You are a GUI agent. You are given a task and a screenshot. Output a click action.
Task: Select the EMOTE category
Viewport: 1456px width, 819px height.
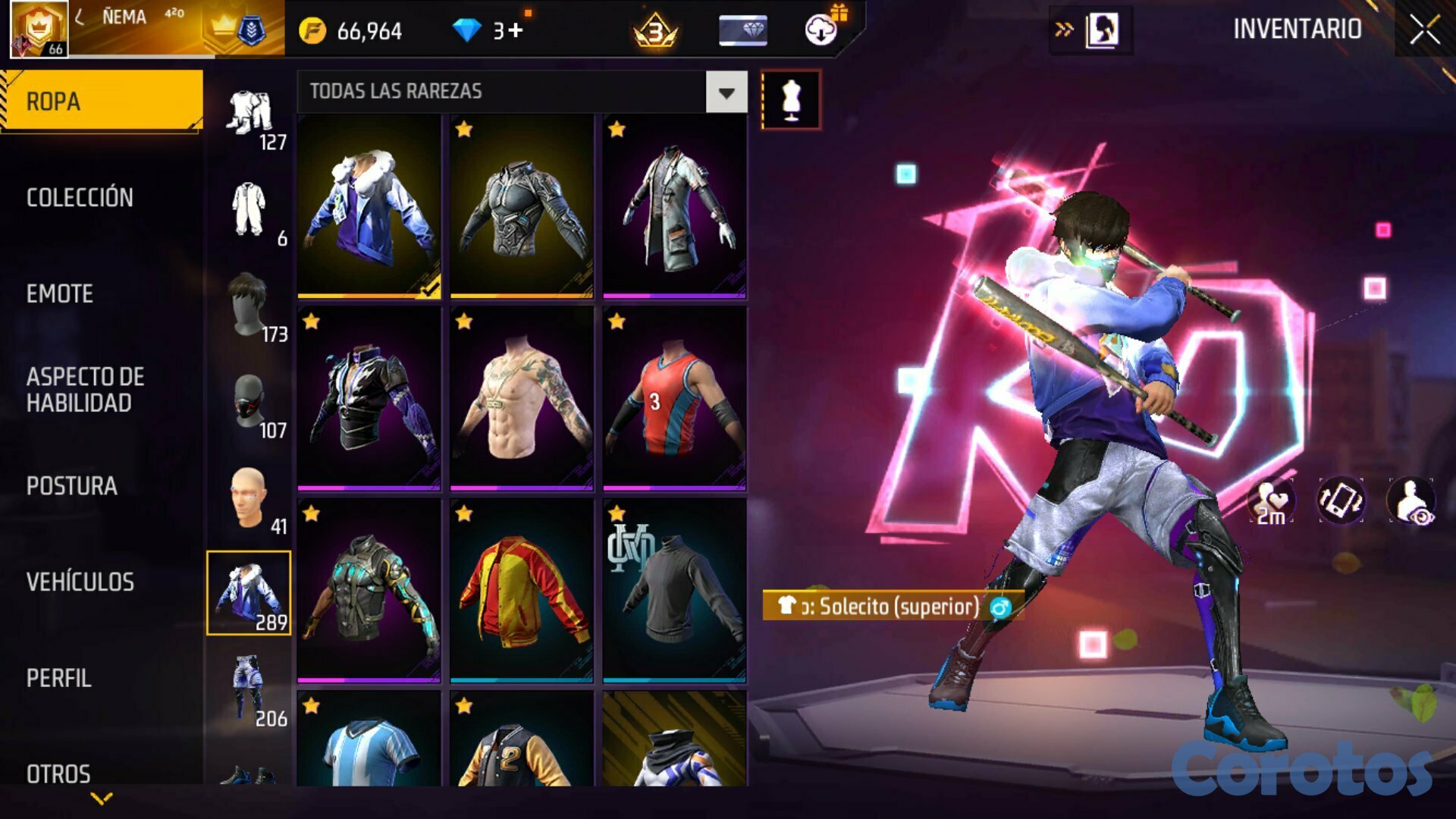(60, 293)
